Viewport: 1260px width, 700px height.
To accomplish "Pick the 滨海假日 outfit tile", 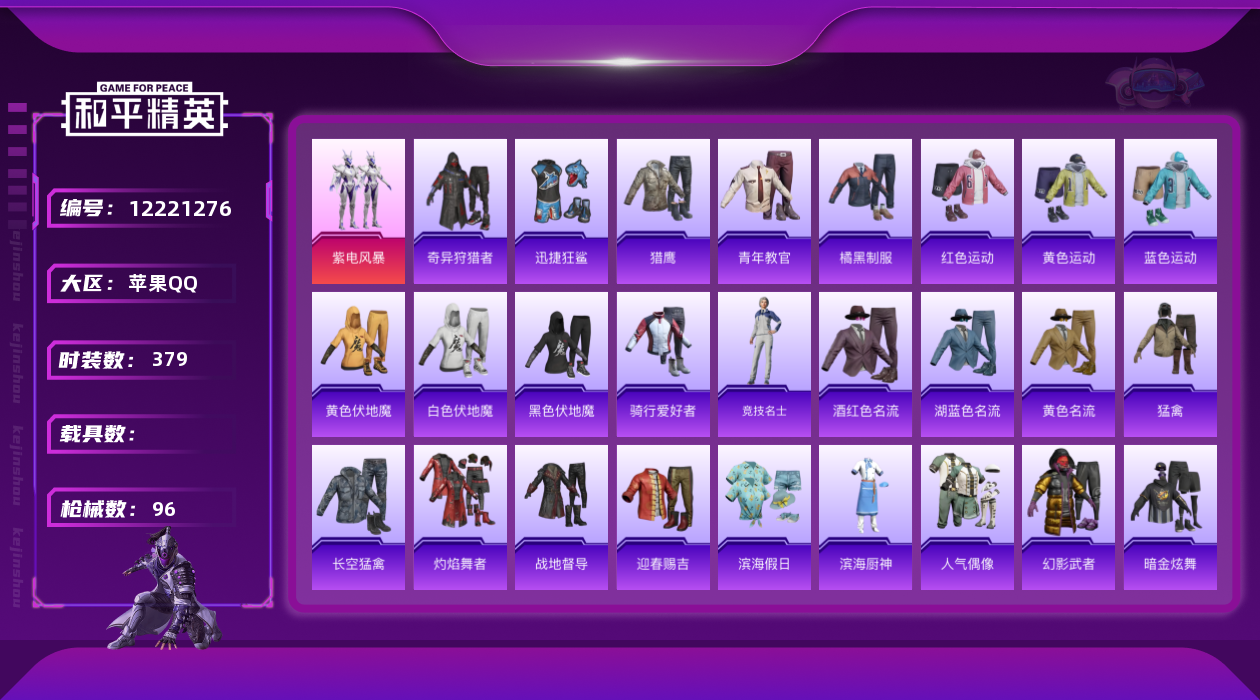I will click(764, 517).
